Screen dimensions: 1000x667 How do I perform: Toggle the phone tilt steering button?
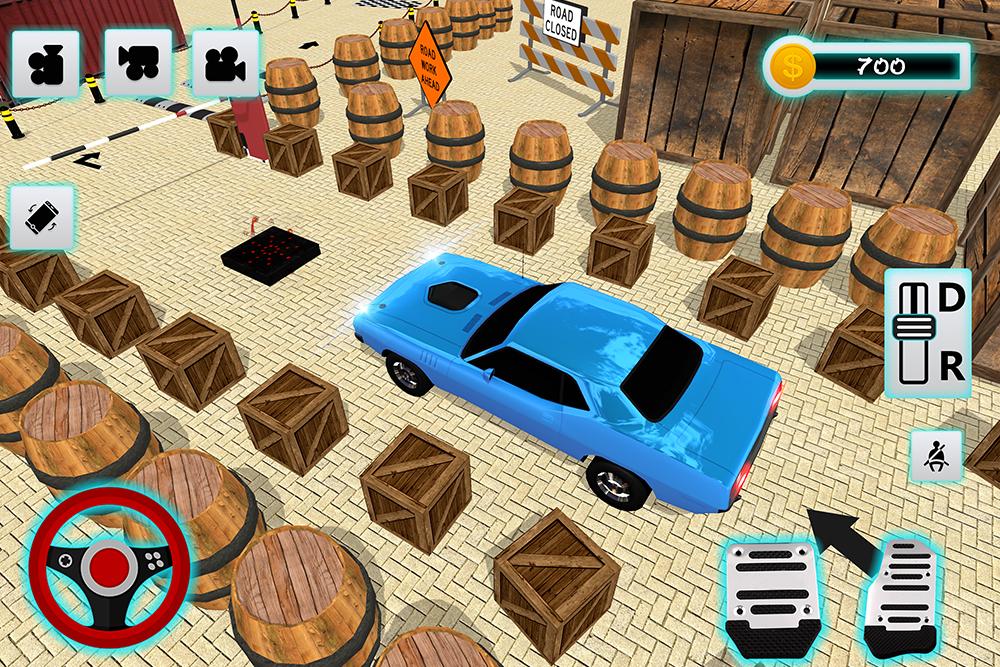point(41,217)
